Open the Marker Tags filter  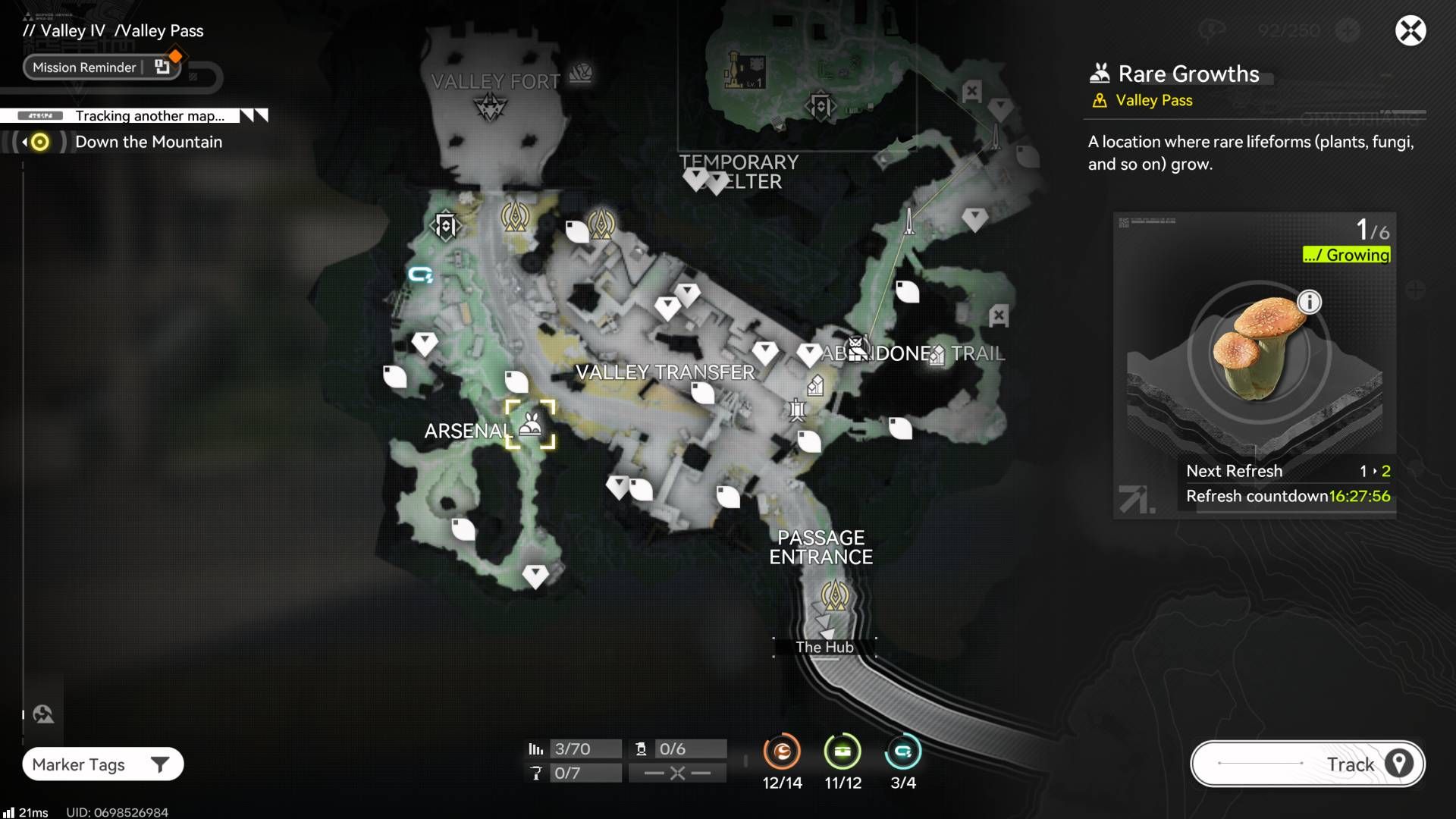point(103,764)
